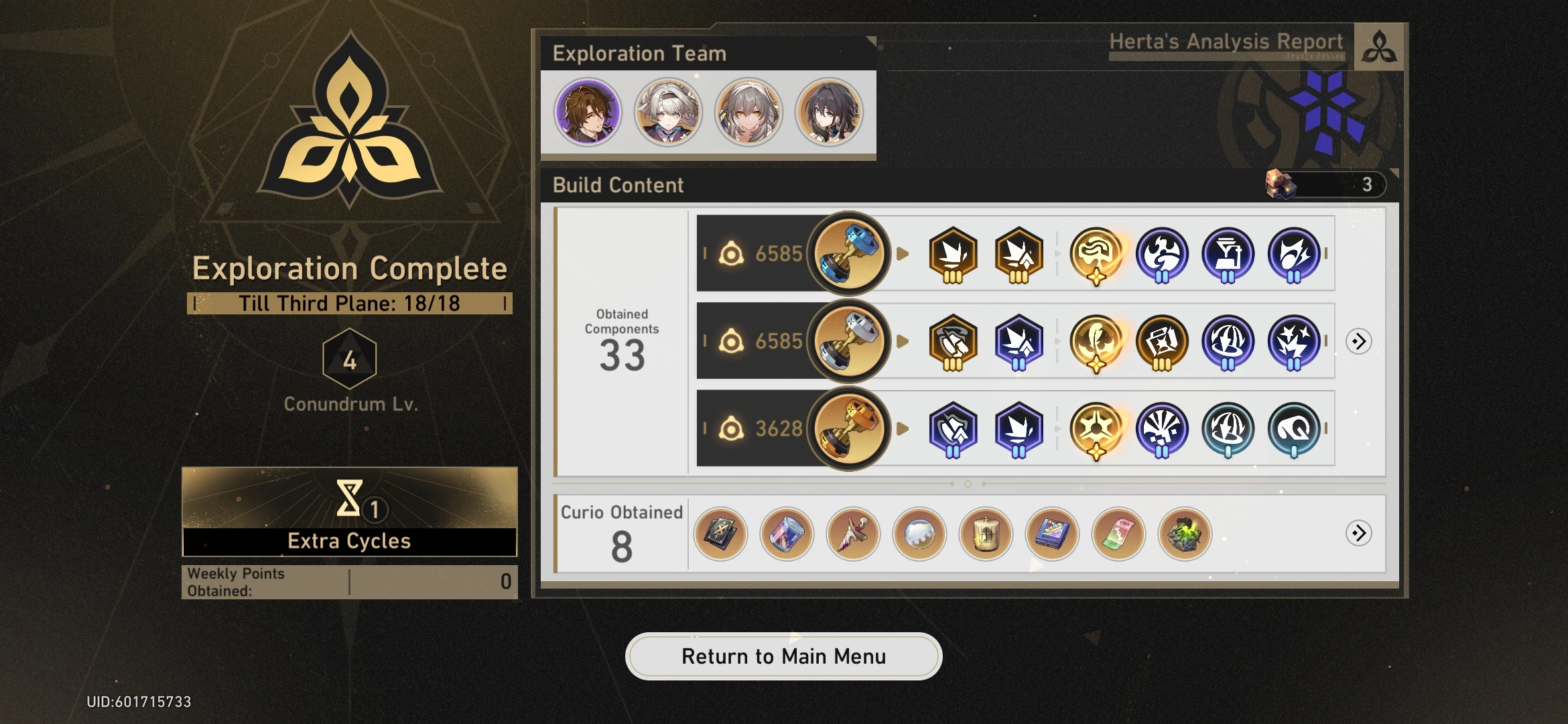The height and width of the screenshot is (724, 1568).
Task: Select the blue equation icon on the 6585 row
Action: (849, 253)
